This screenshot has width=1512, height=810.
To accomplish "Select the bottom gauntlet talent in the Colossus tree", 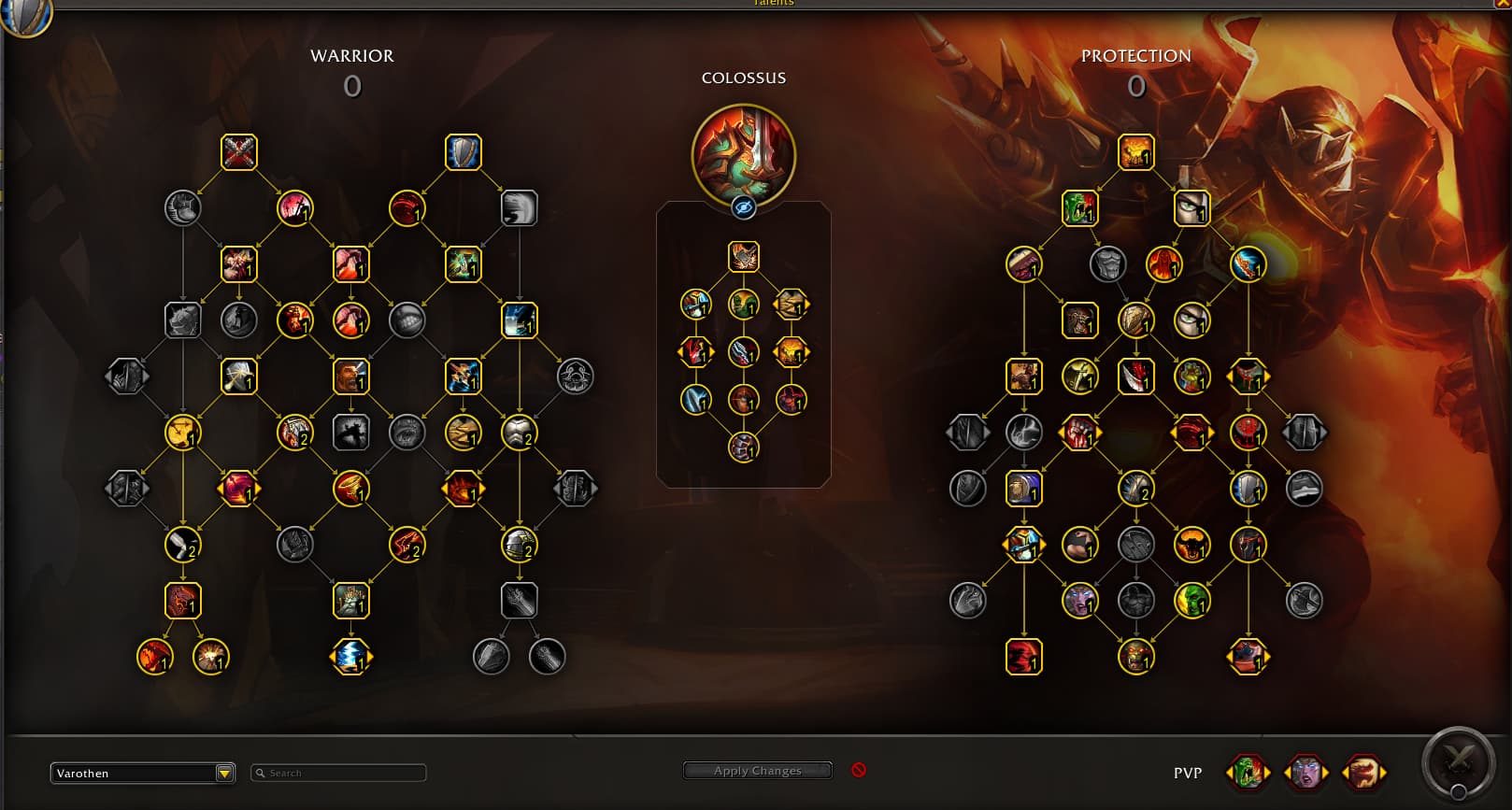I will coord(744,448).
